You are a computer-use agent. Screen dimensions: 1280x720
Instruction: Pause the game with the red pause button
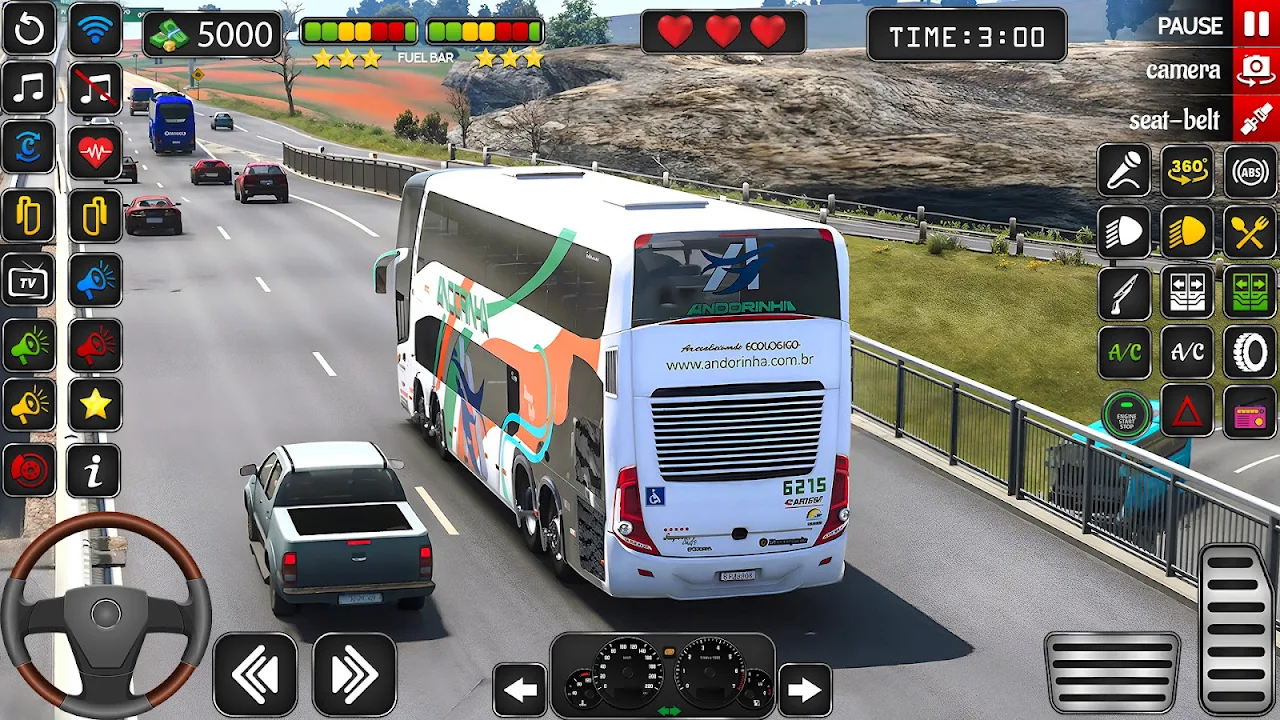1256,24
